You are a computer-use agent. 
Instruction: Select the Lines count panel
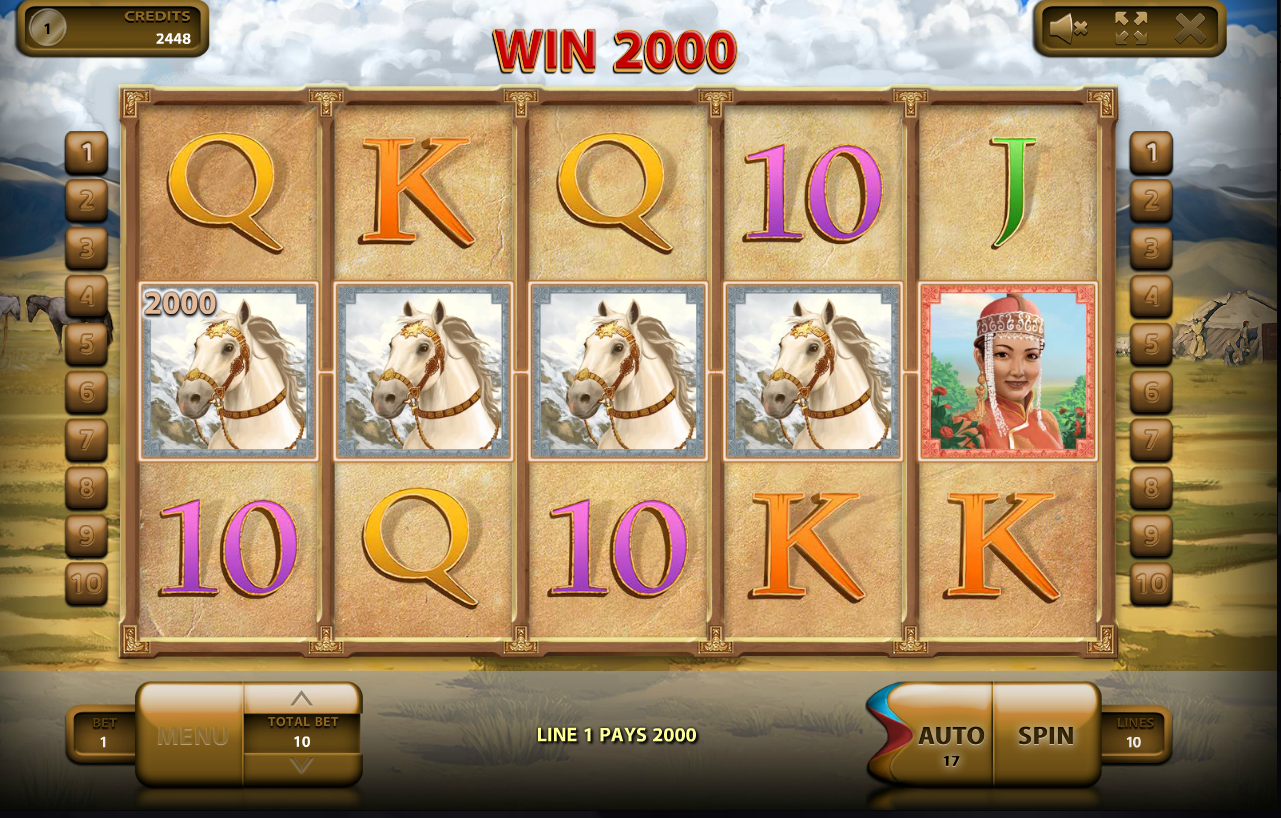click(1134, 734)
